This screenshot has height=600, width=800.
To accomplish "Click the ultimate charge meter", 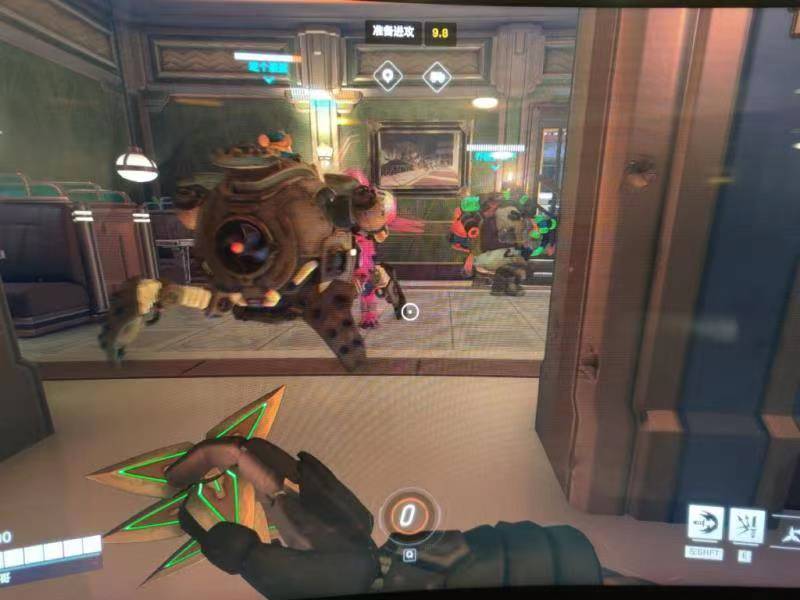I will (408, 517).
